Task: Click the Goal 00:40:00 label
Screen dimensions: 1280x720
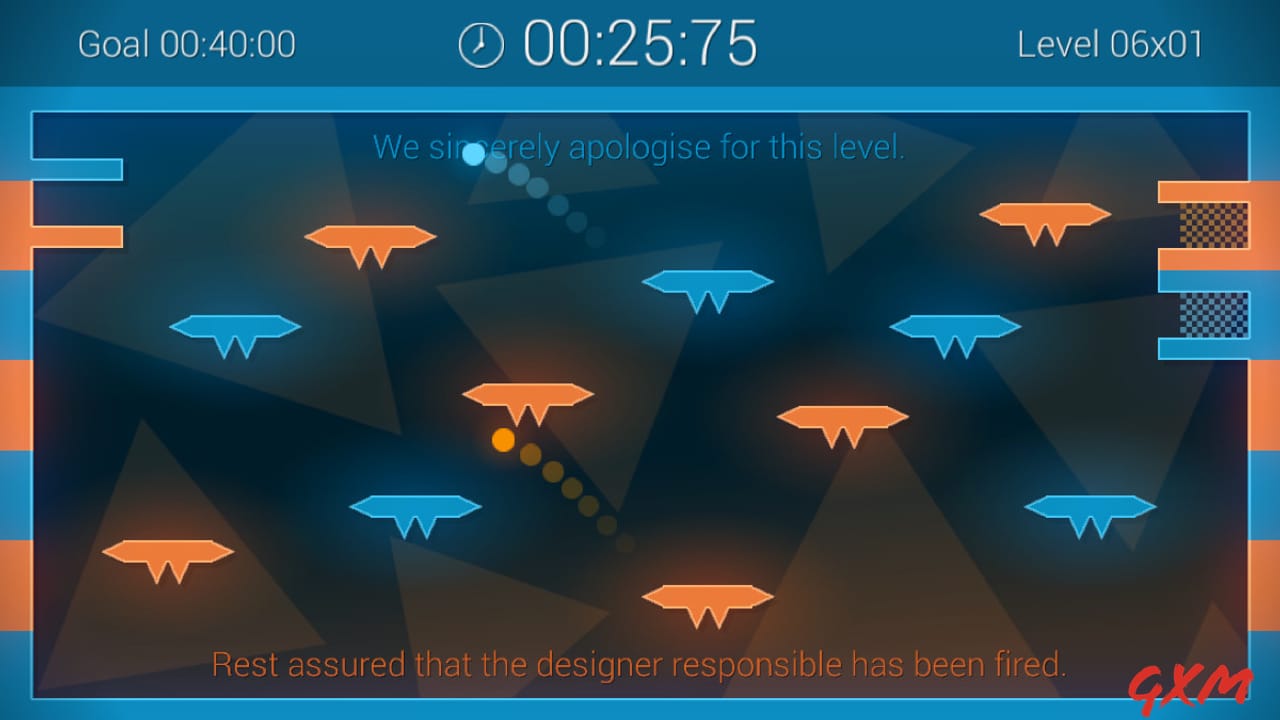Action: click(x=186, y=44)
